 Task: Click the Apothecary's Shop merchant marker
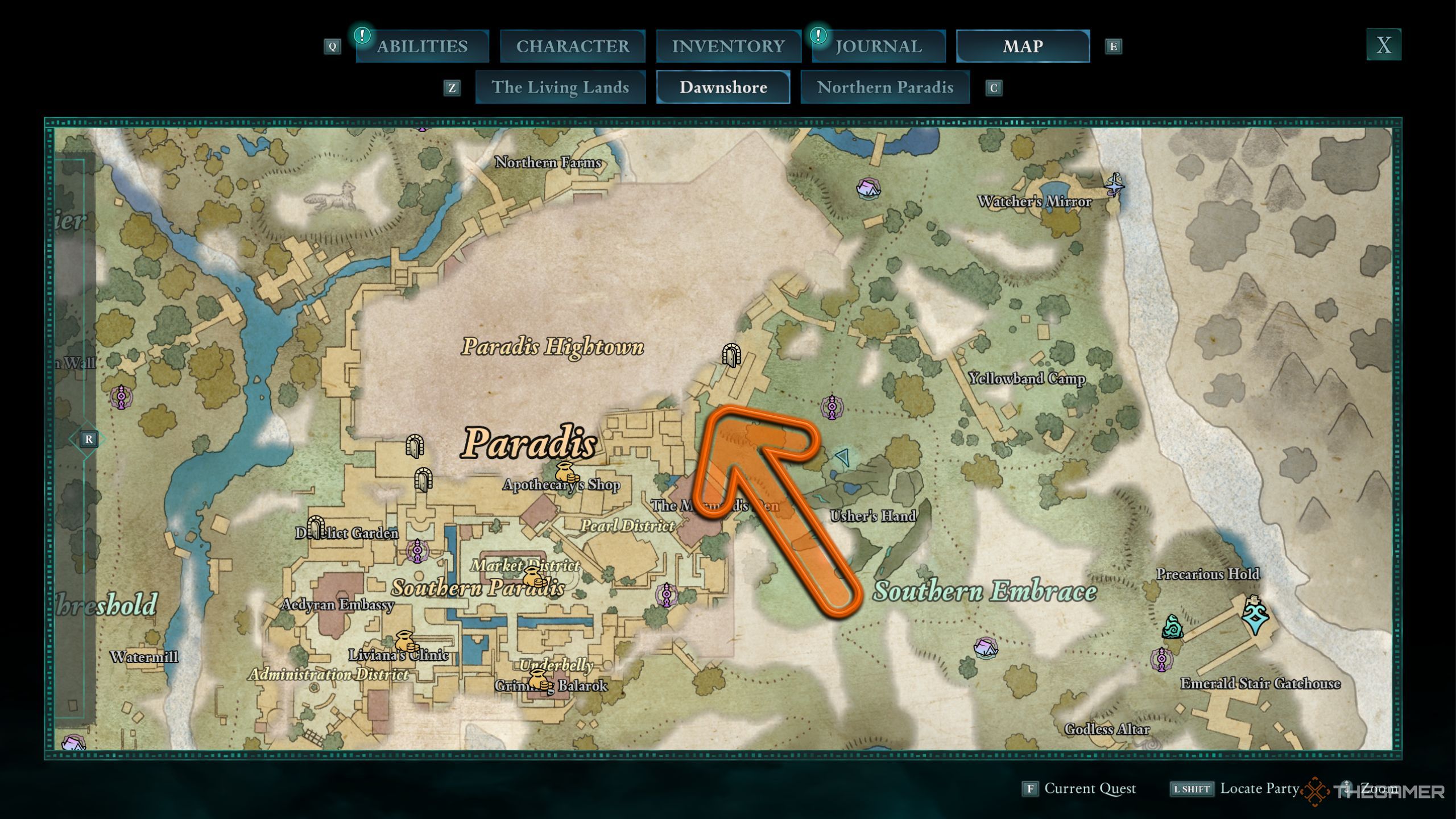click(x=566, y=472)
